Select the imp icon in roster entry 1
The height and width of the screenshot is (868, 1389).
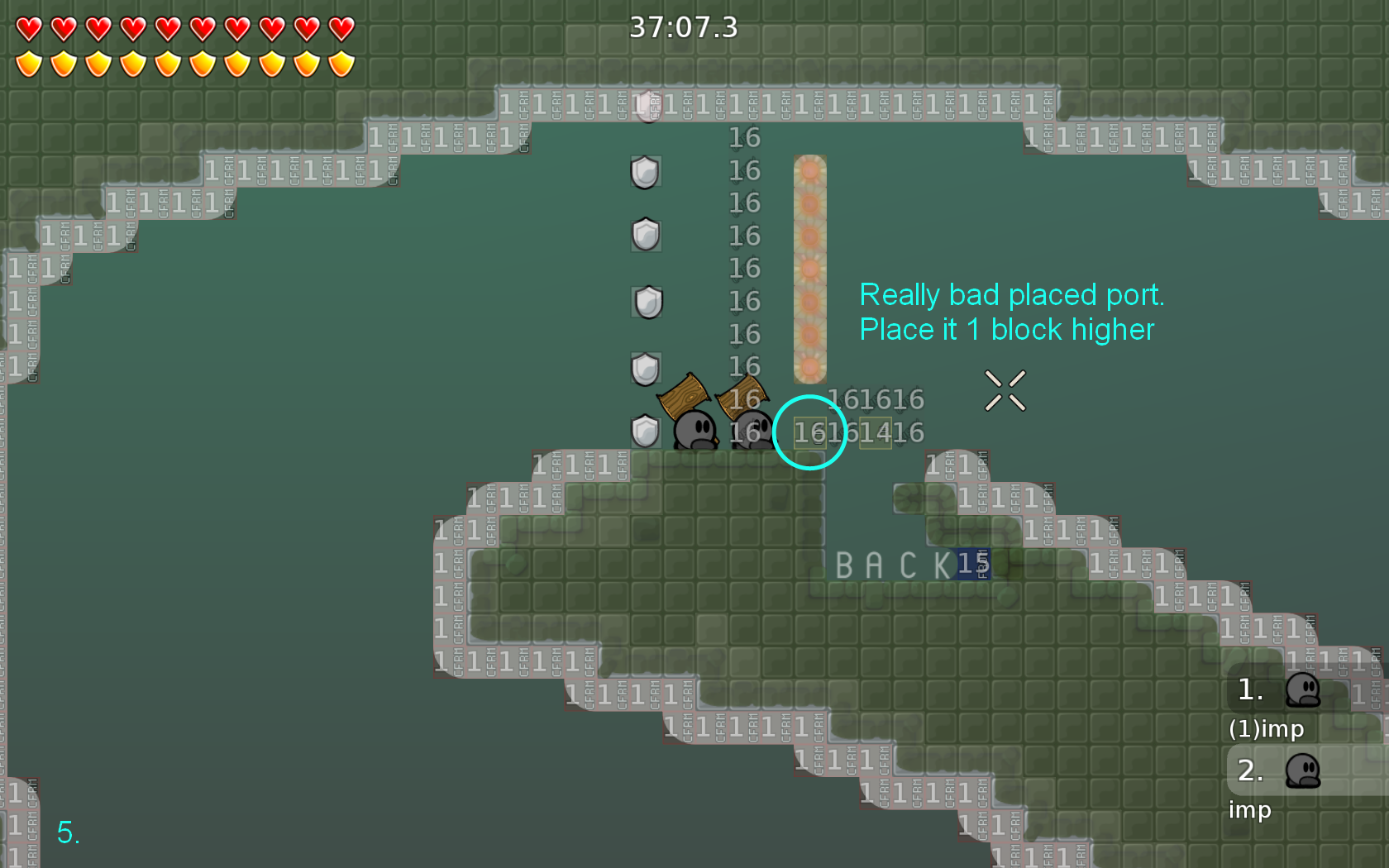(1303, 691)
